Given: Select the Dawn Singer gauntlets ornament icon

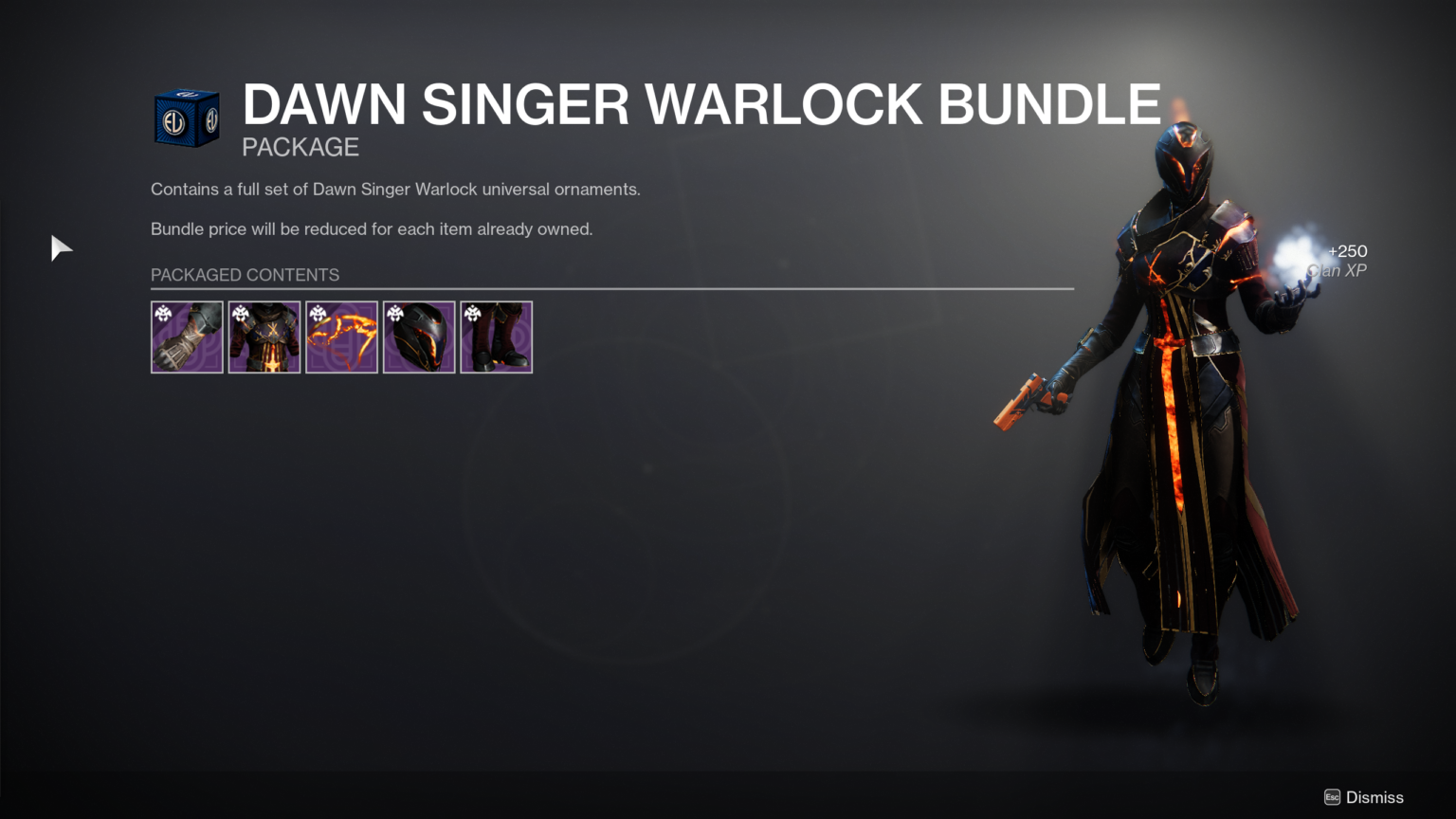Looking at the screenshot, I should pos(187,337).
